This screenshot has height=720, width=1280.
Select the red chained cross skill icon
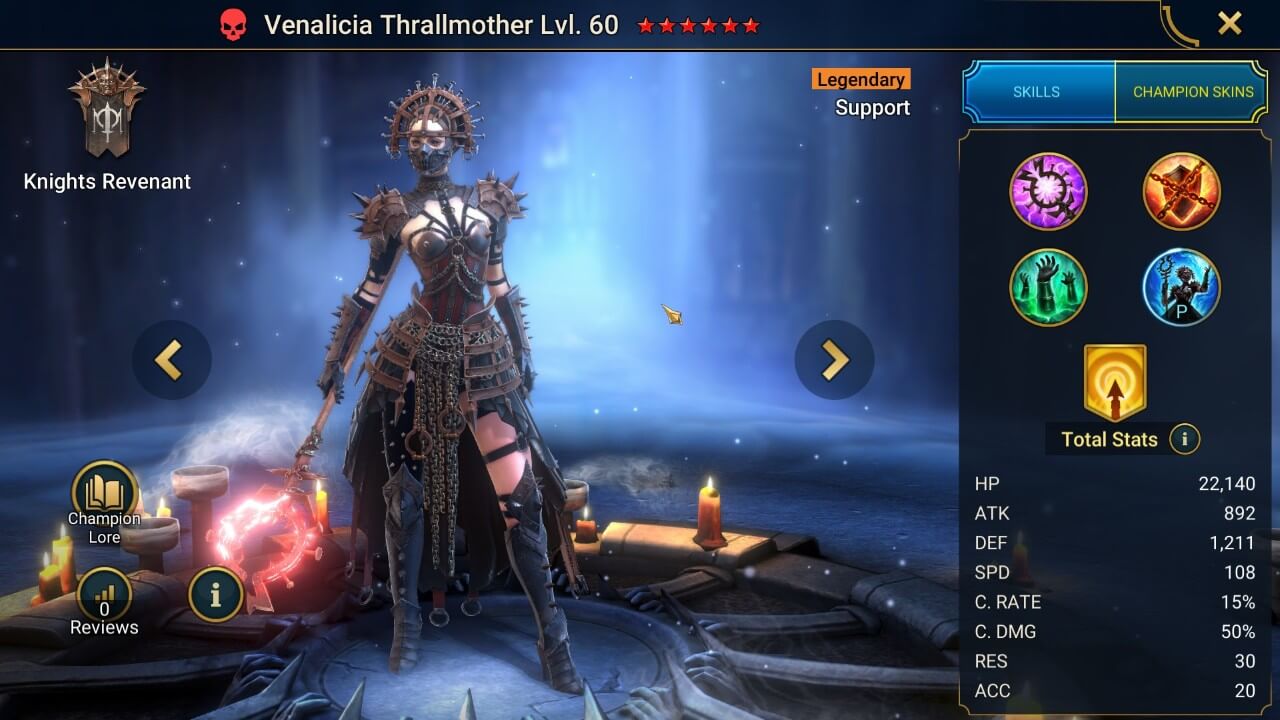(x=1181, y=192)
